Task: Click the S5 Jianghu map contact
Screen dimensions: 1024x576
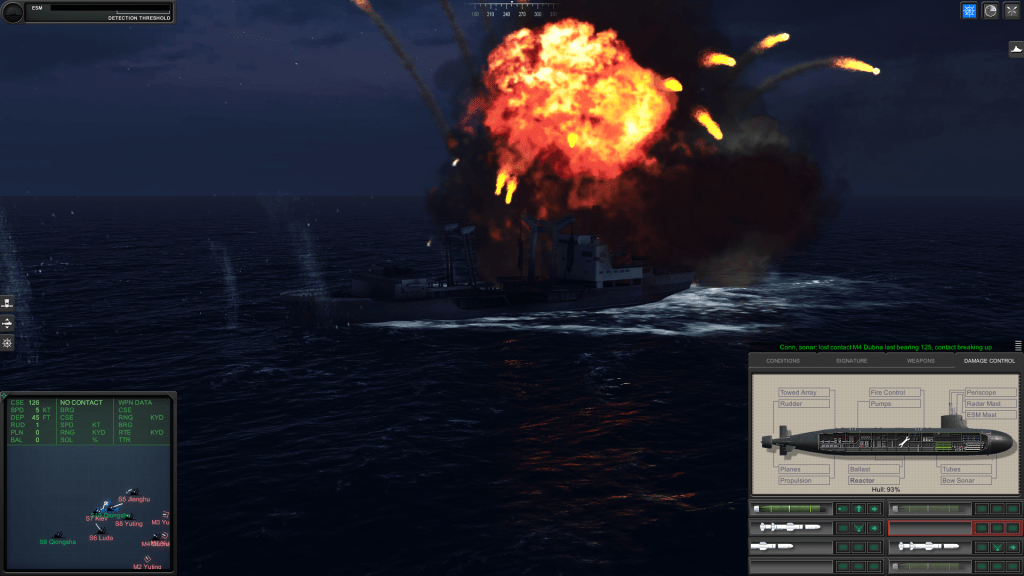Action: (x=131, y=492)
